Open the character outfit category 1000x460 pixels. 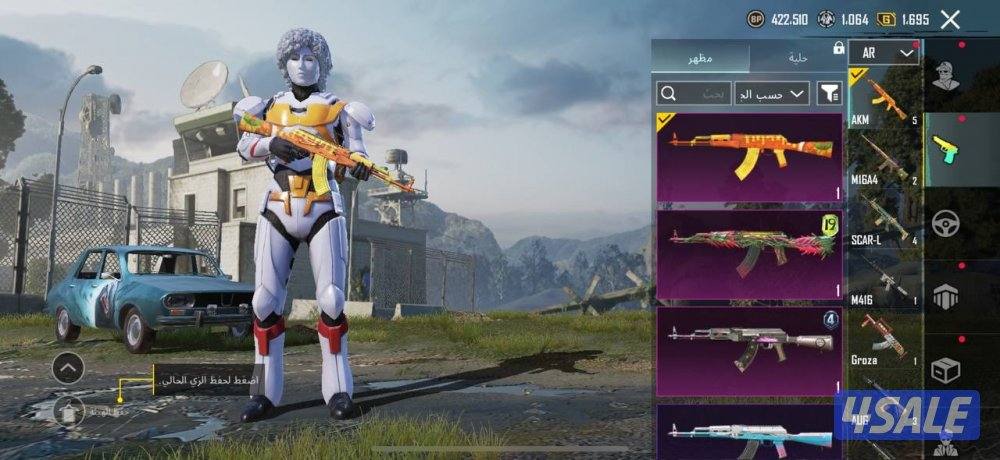pos(945,77)
